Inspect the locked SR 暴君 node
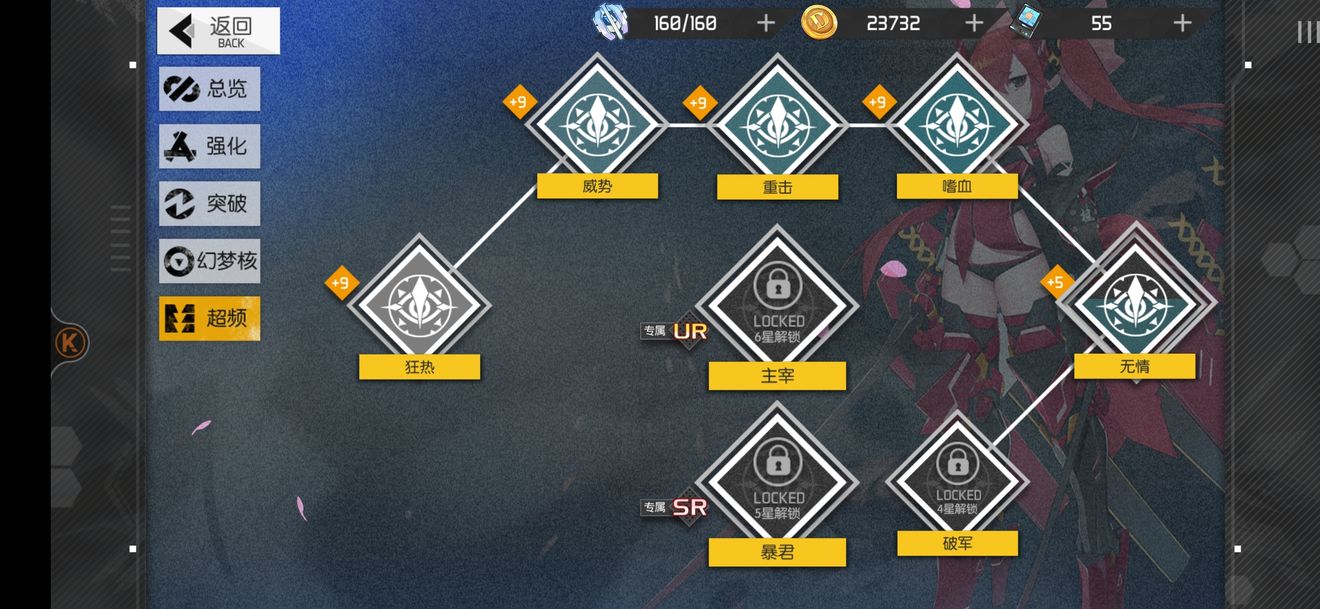The width and height of the screenshot is (1320, 609). click(777, 480)
